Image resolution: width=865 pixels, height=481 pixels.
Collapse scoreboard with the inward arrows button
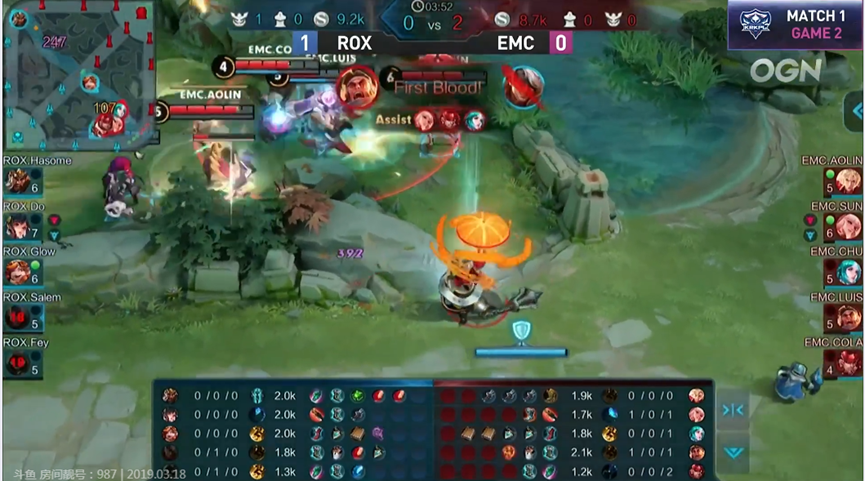(x=732, y=408)
